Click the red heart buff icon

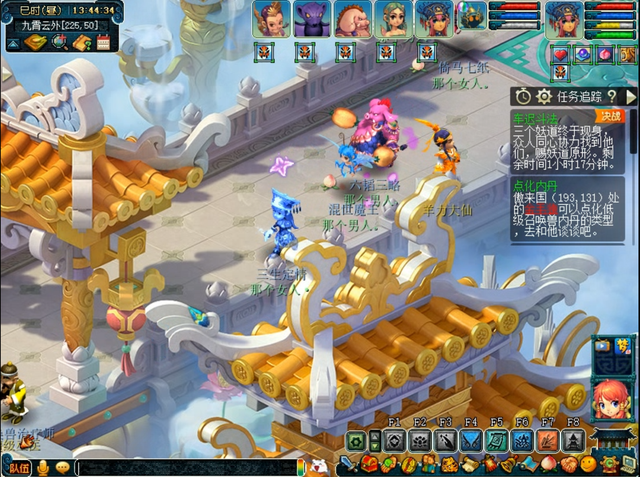560,54
